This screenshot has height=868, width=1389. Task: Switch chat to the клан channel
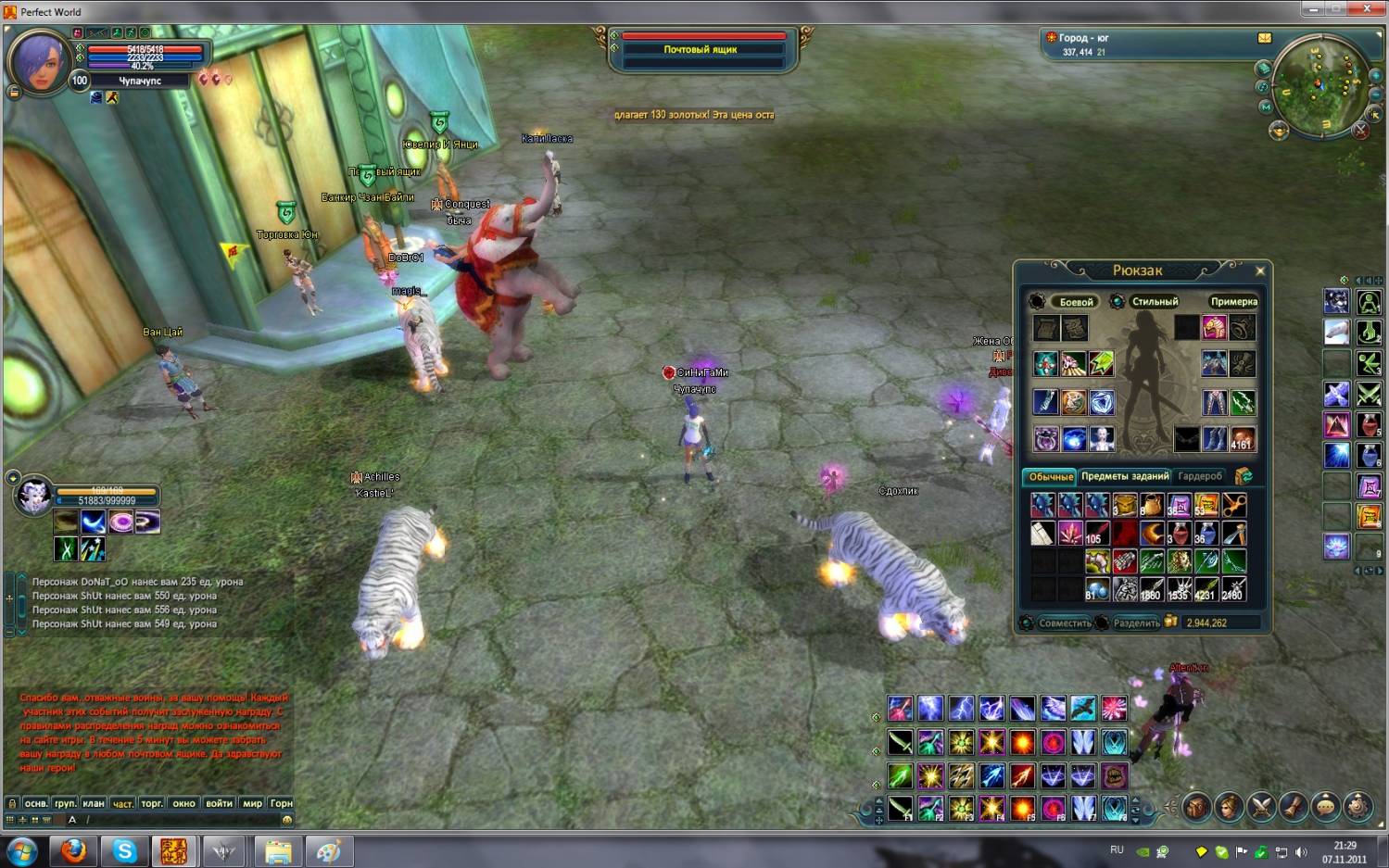tap(93, 803)
